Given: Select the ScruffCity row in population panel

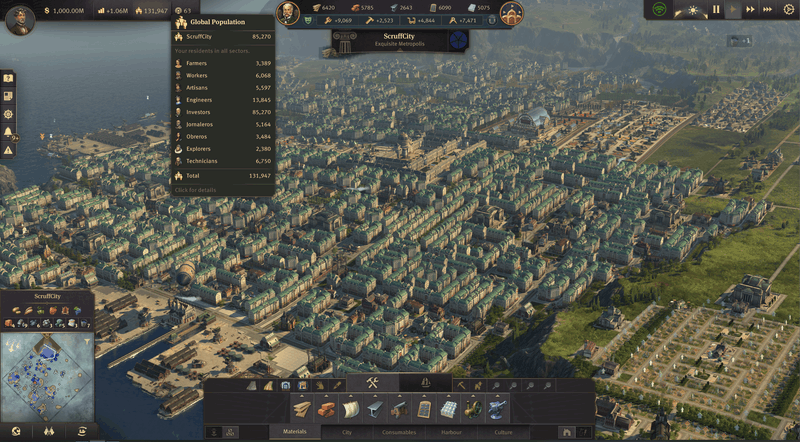Looking at the screenshot, I should pos(222,36).
